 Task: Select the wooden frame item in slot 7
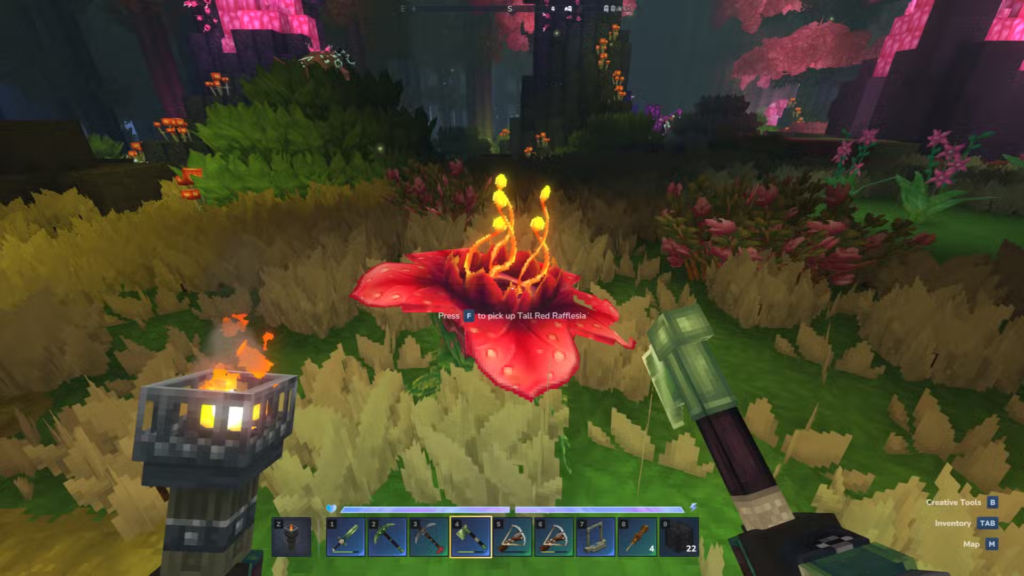tap(595, 537)
